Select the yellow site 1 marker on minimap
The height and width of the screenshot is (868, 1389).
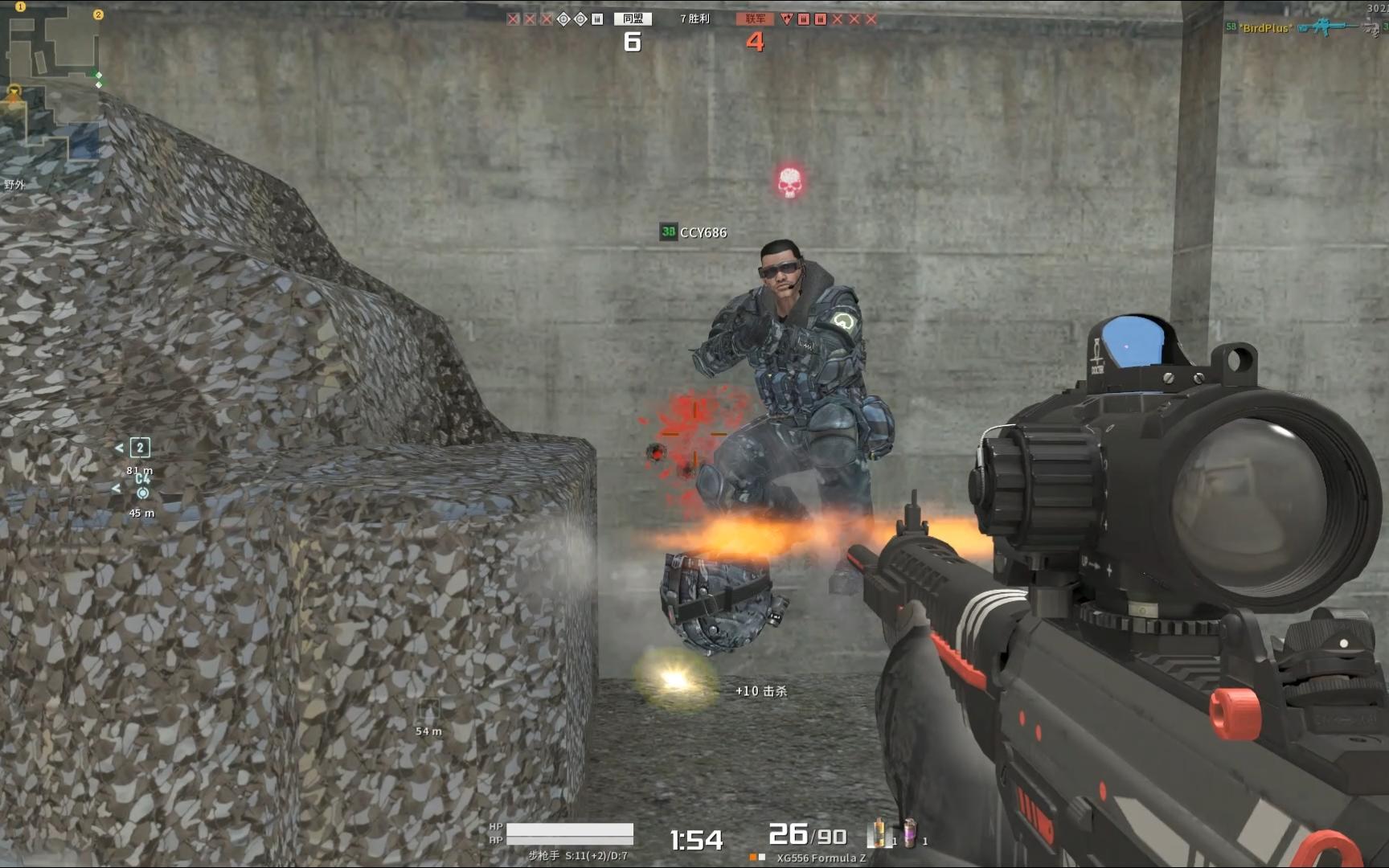tap(20, 6)
